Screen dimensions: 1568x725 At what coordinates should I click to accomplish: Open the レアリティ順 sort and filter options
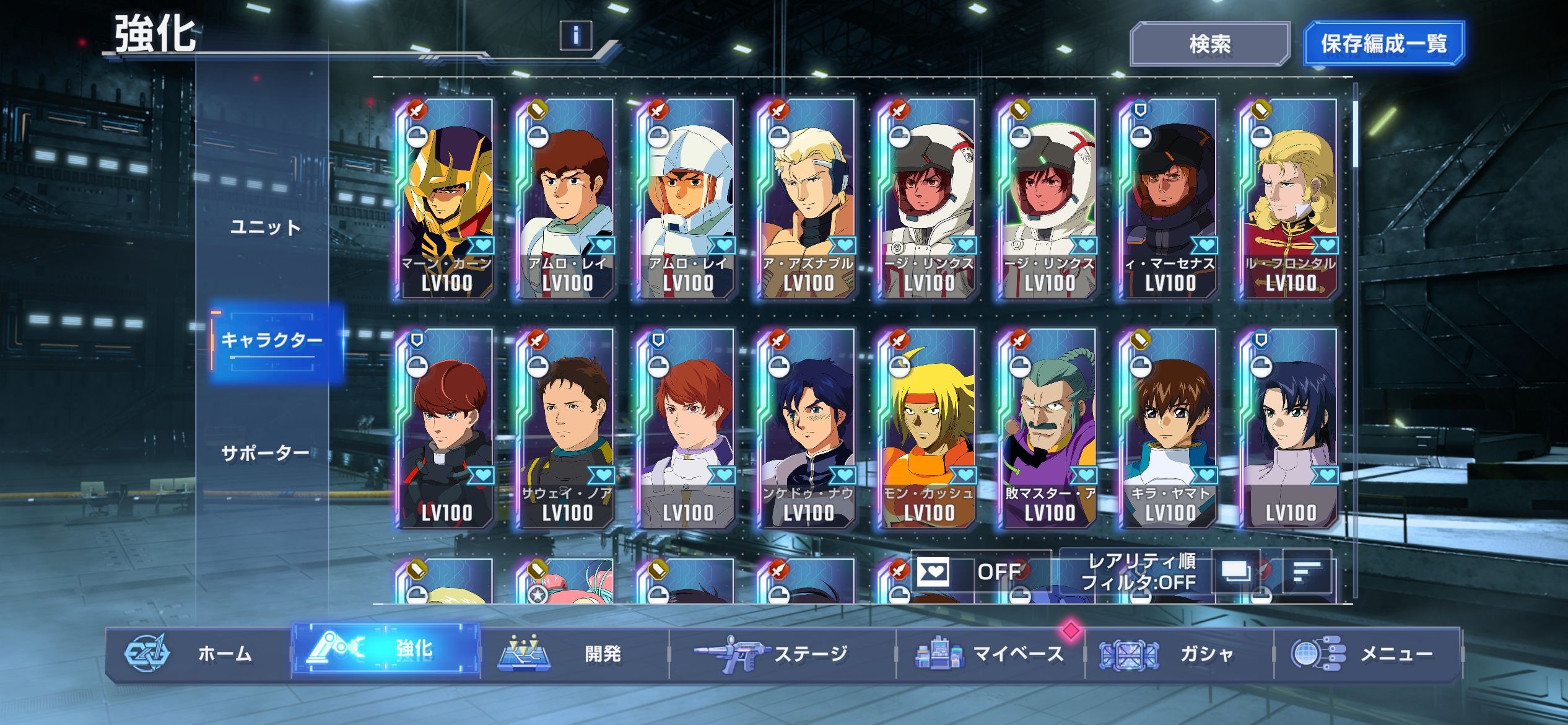coord(1141,571)
